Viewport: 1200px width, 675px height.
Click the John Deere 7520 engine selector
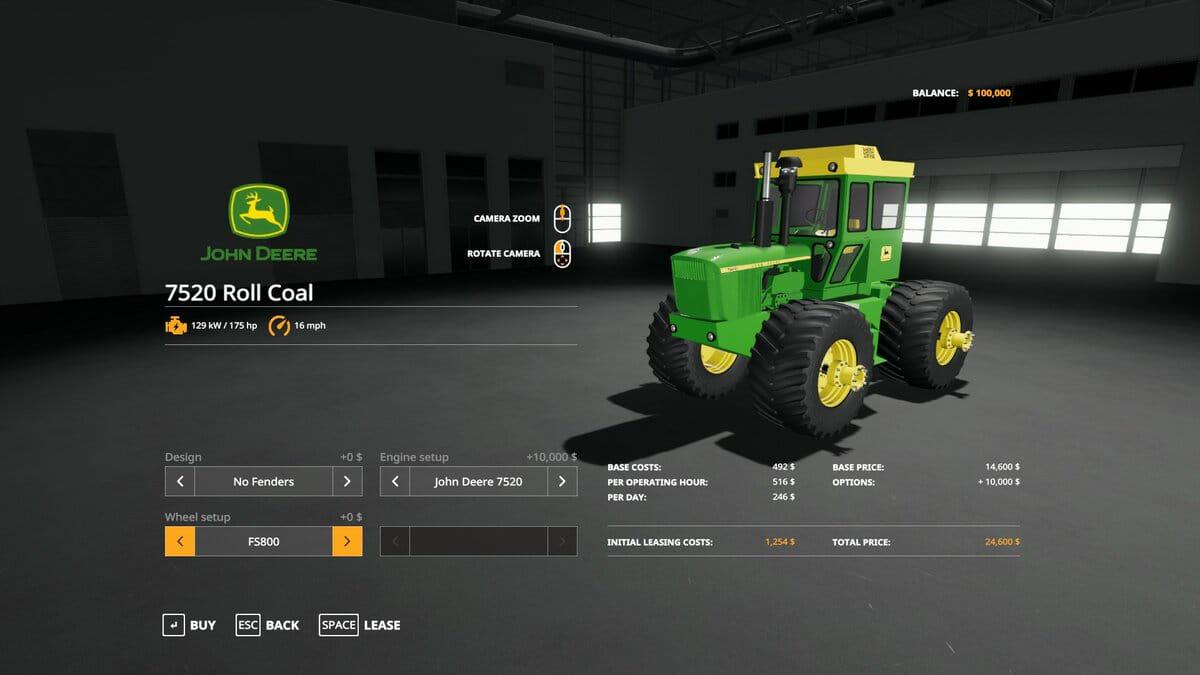tap(478, 481)
